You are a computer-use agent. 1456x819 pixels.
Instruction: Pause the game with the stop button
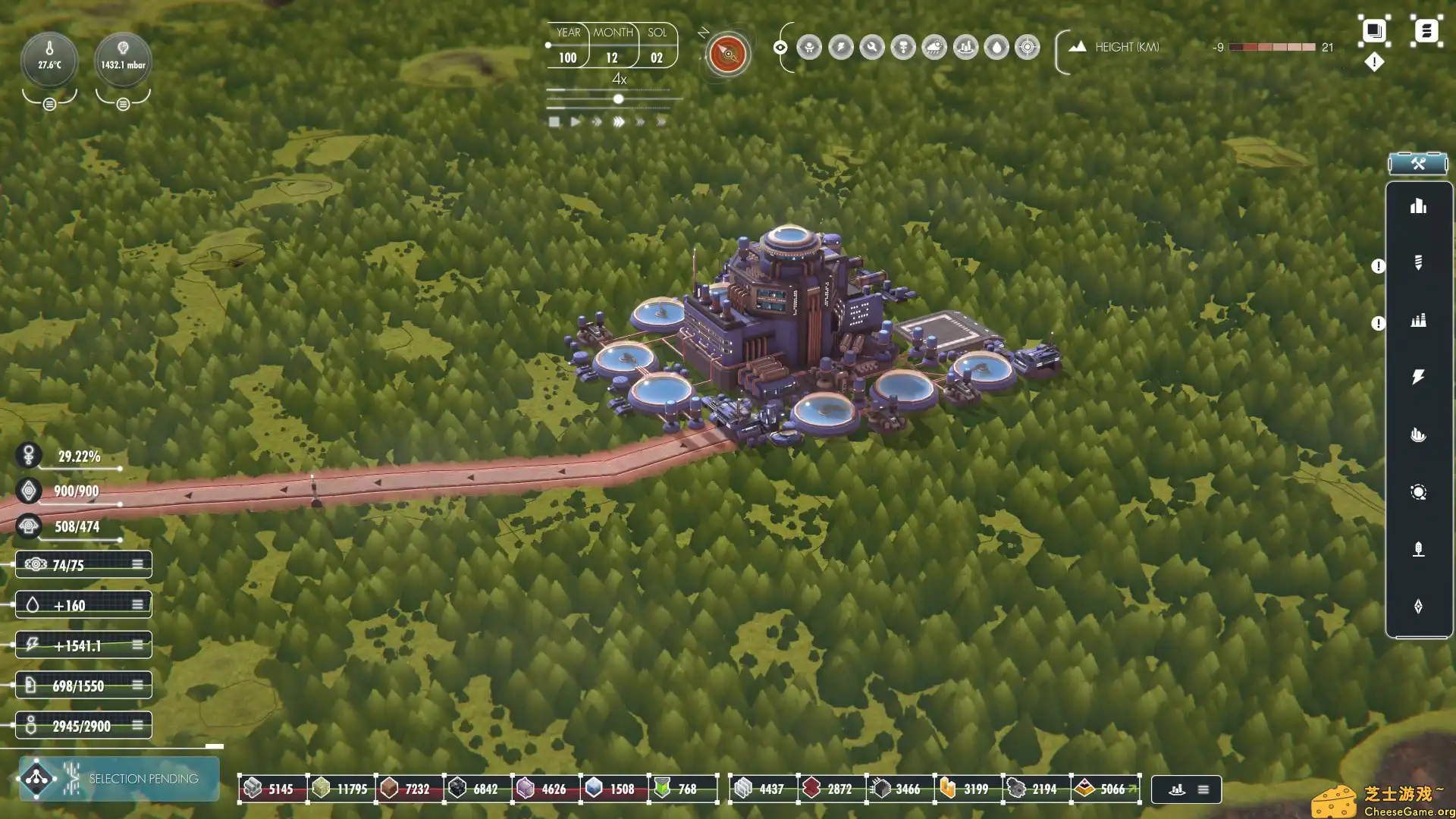554,122
